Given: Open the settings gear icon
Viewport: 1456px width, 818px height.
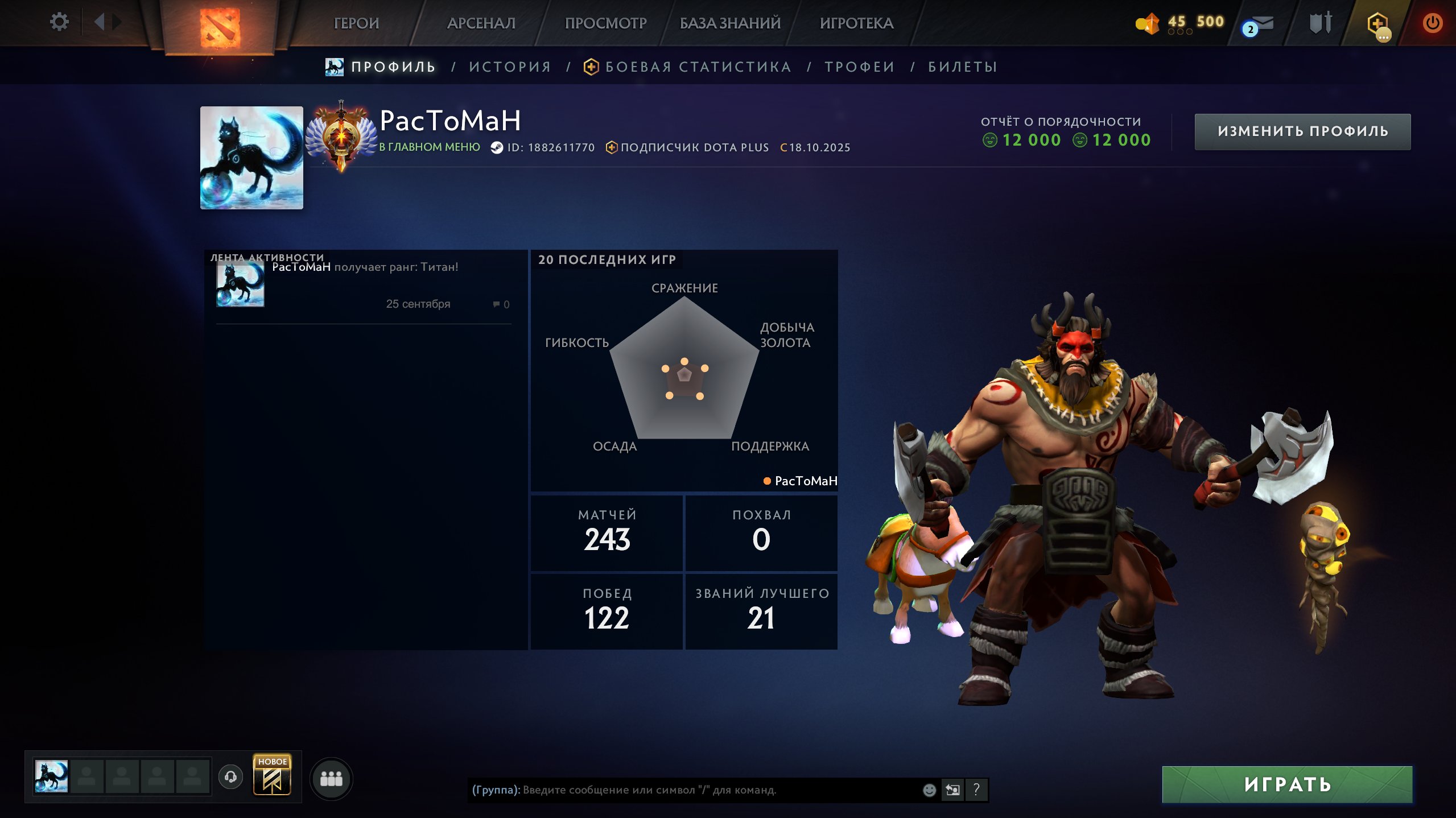Looking at the screenshot, I should (59, 22).
